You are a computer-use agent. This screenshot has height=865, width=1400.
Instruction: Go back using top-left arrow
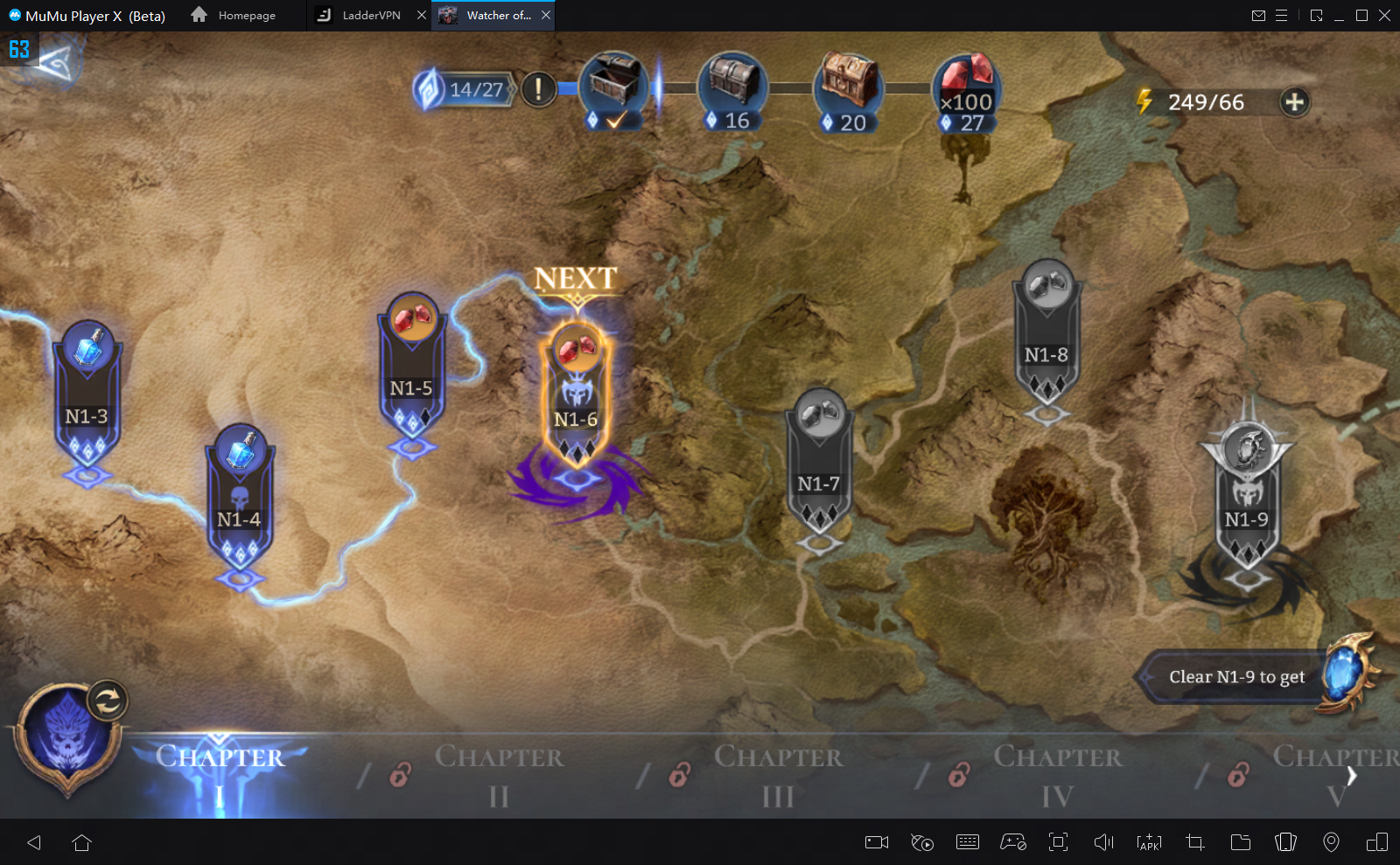[x=54, y=63]
